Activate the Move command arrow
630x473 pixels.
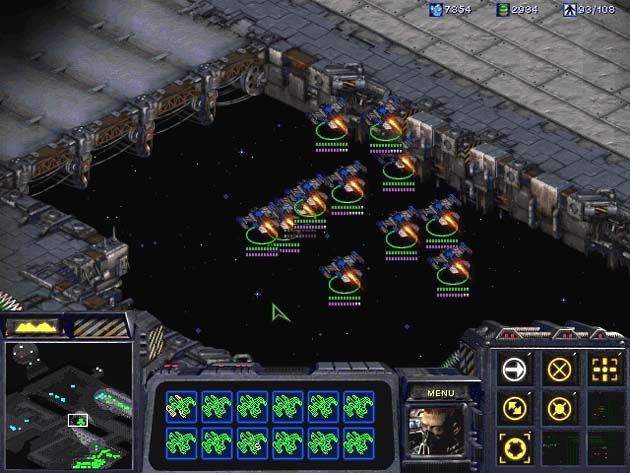513,369
